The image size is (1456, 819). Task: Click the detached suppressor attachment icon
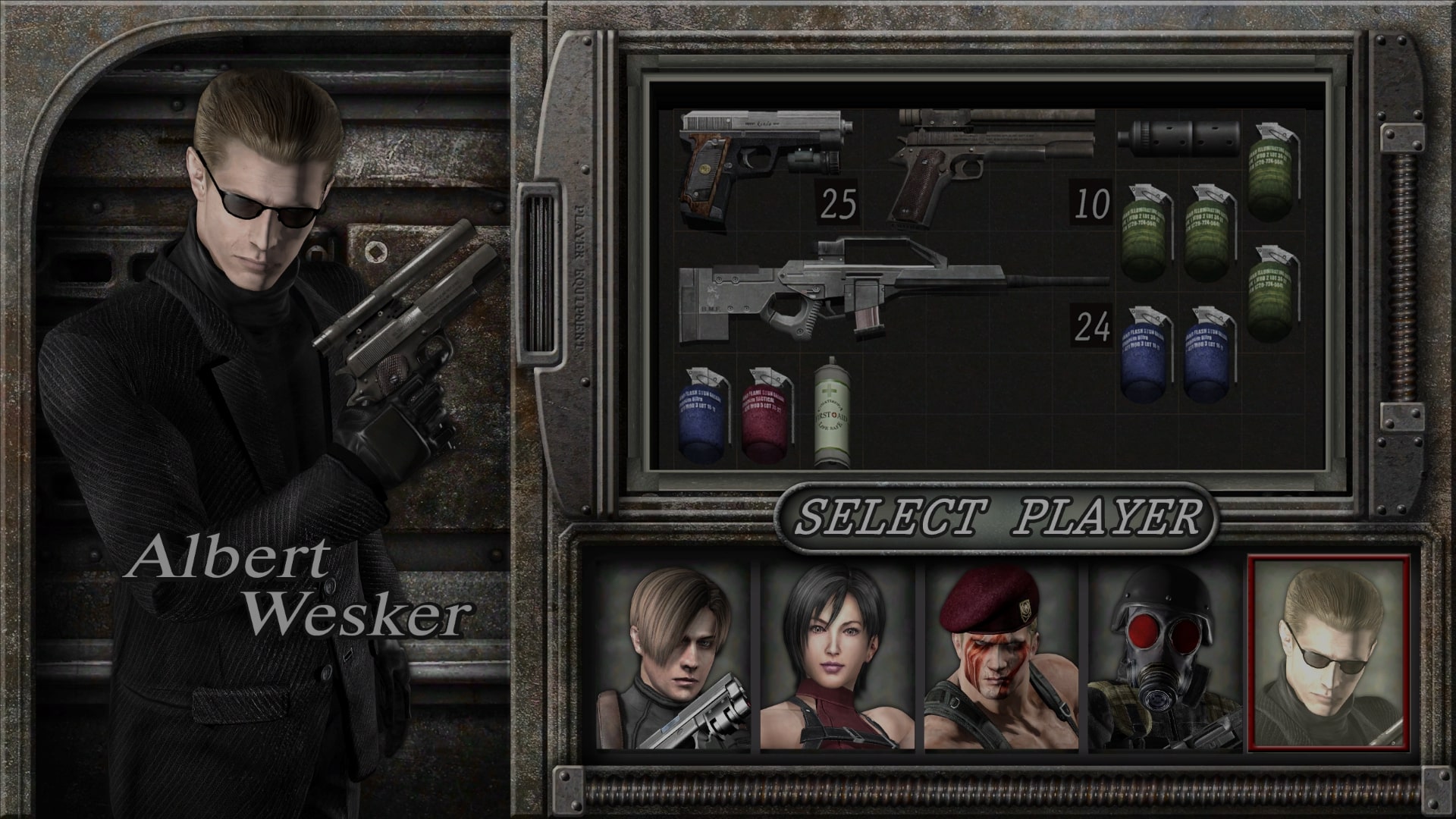pyautogui.click(x=1179, y=140)
